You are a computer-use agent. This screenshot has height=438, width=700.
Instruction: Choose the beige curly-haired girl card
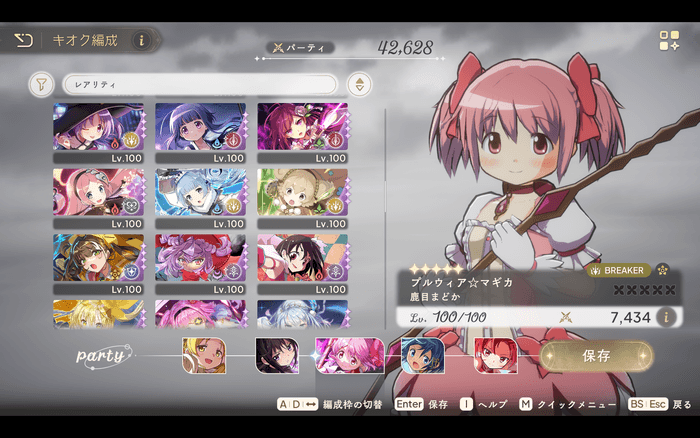click(302, 192)
